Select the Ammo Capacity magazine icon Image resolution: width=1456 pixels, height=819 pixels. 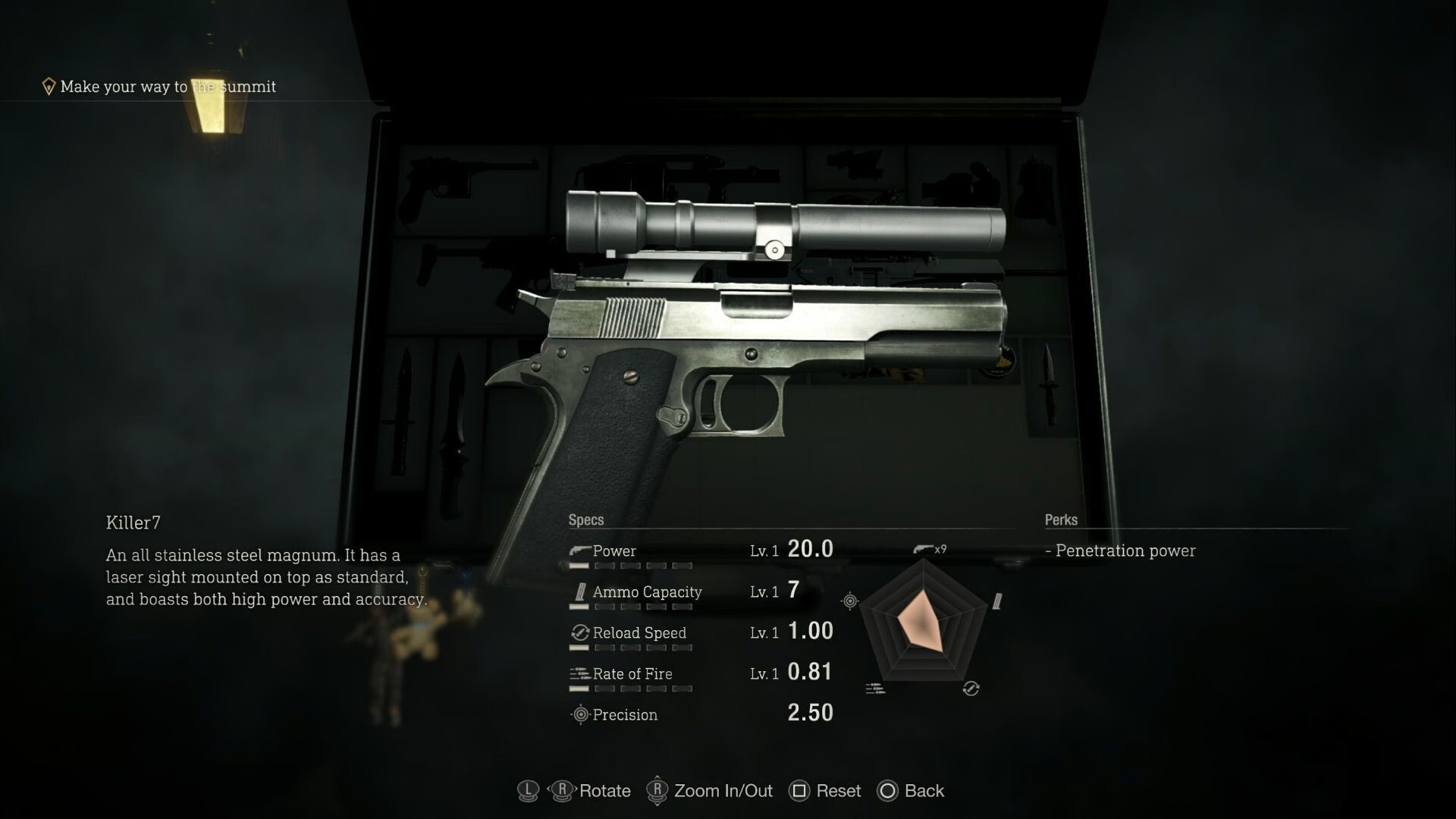tap(579, 591)
